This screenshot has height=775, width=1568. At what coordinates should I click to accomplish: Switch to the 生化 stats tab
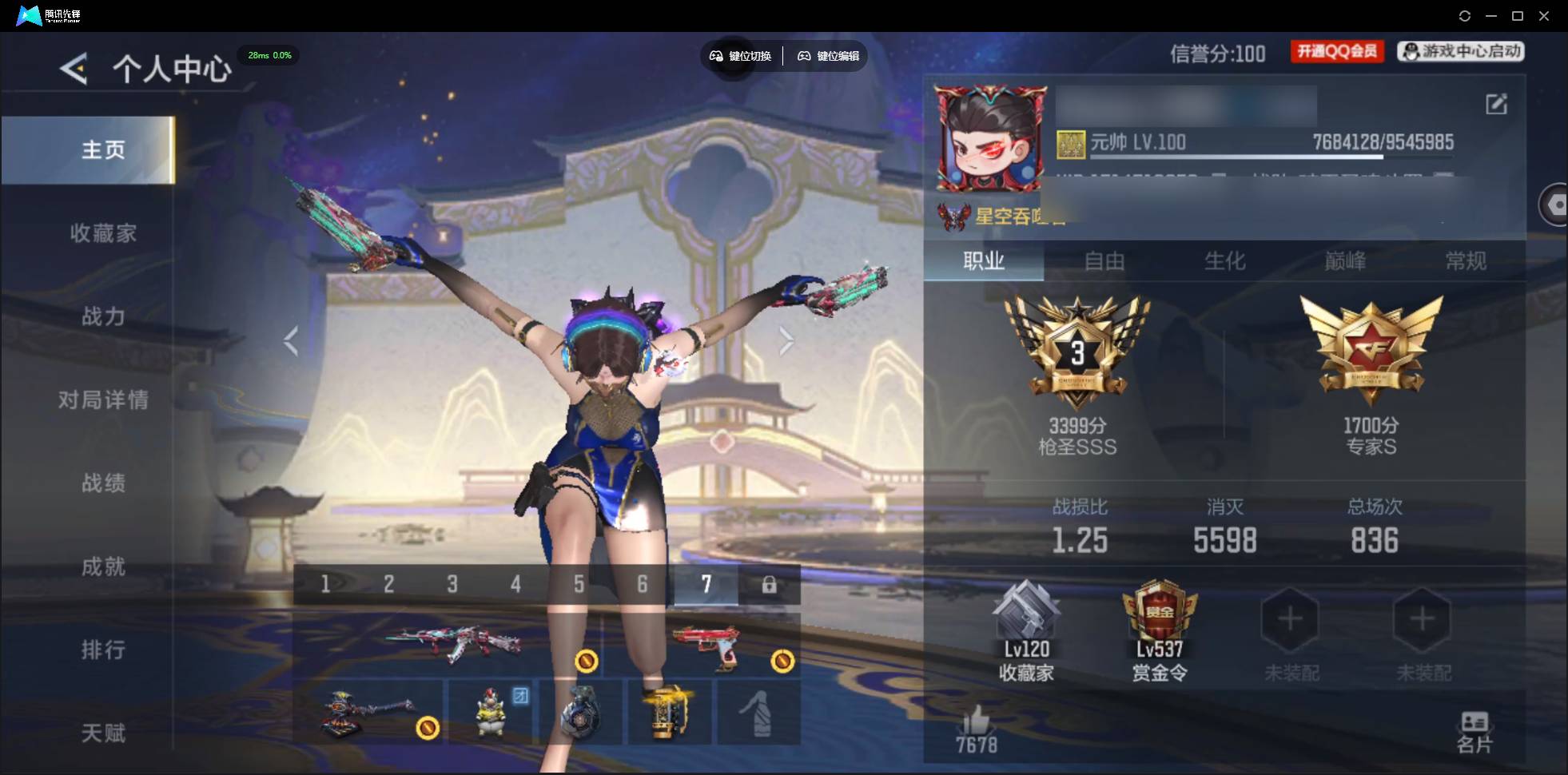1224,261
